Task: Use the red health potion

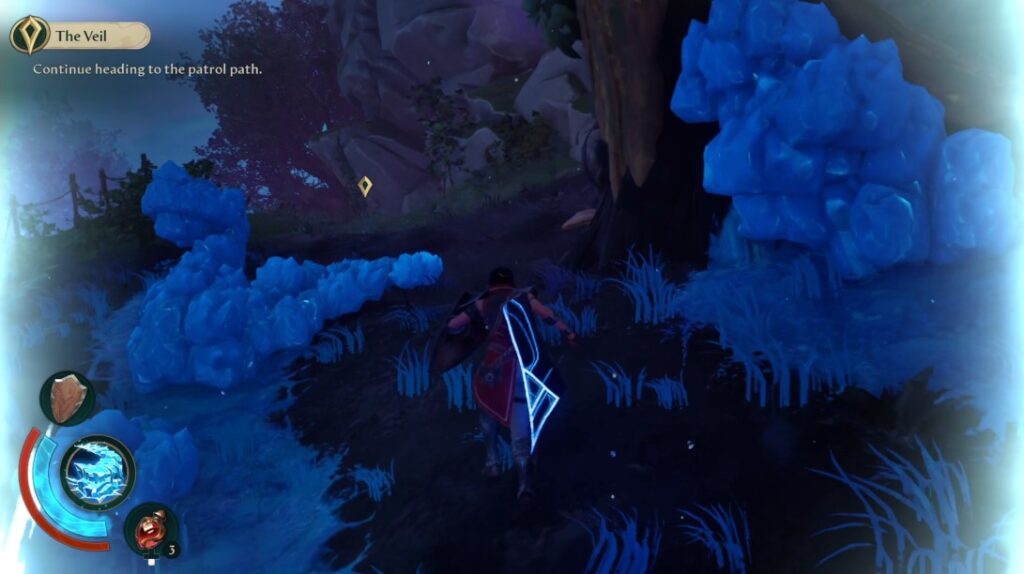Action: (151, 528)
